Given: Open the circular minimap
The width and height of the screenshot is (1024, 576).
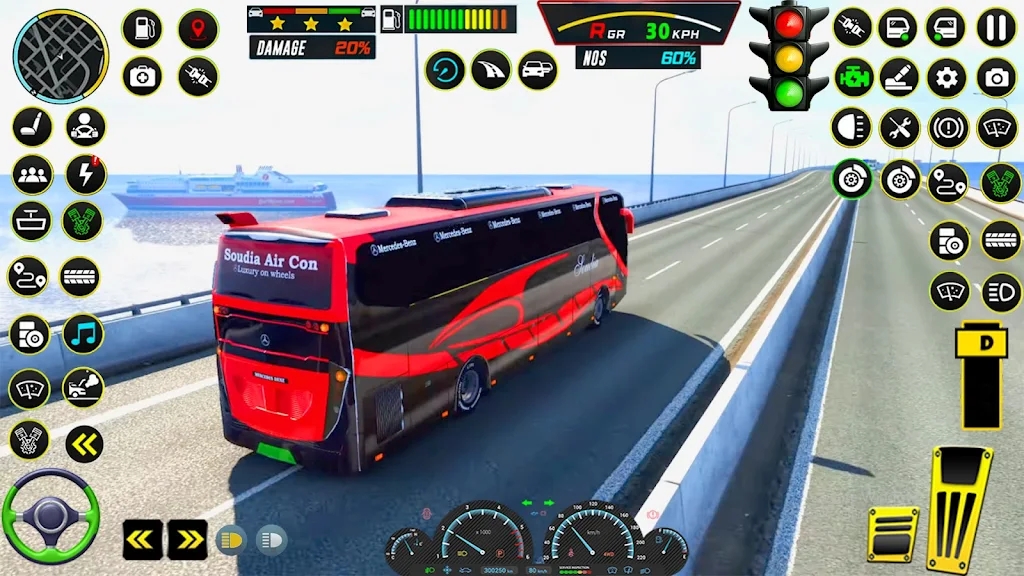Looking at the screenshot, I should coord(60,56).
